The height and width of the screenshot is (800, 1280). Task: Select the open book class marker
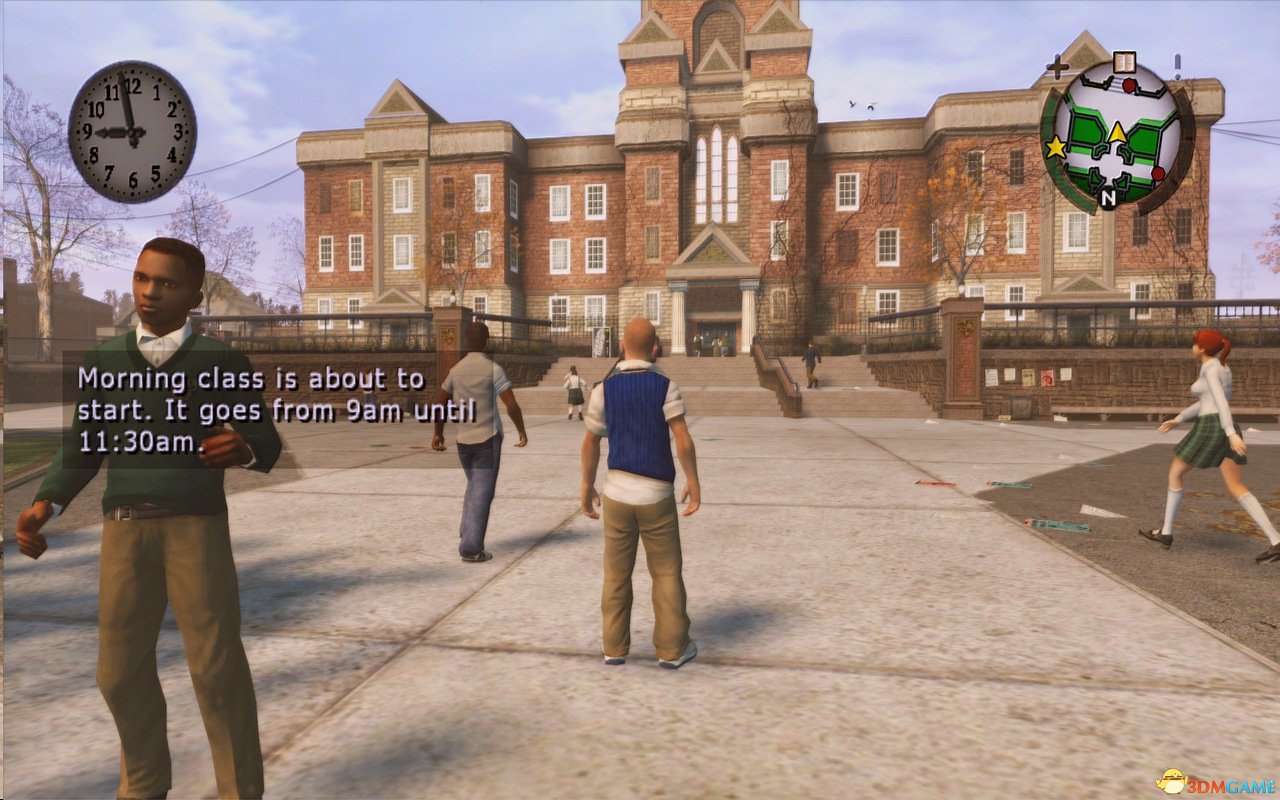coord(1124,63)
